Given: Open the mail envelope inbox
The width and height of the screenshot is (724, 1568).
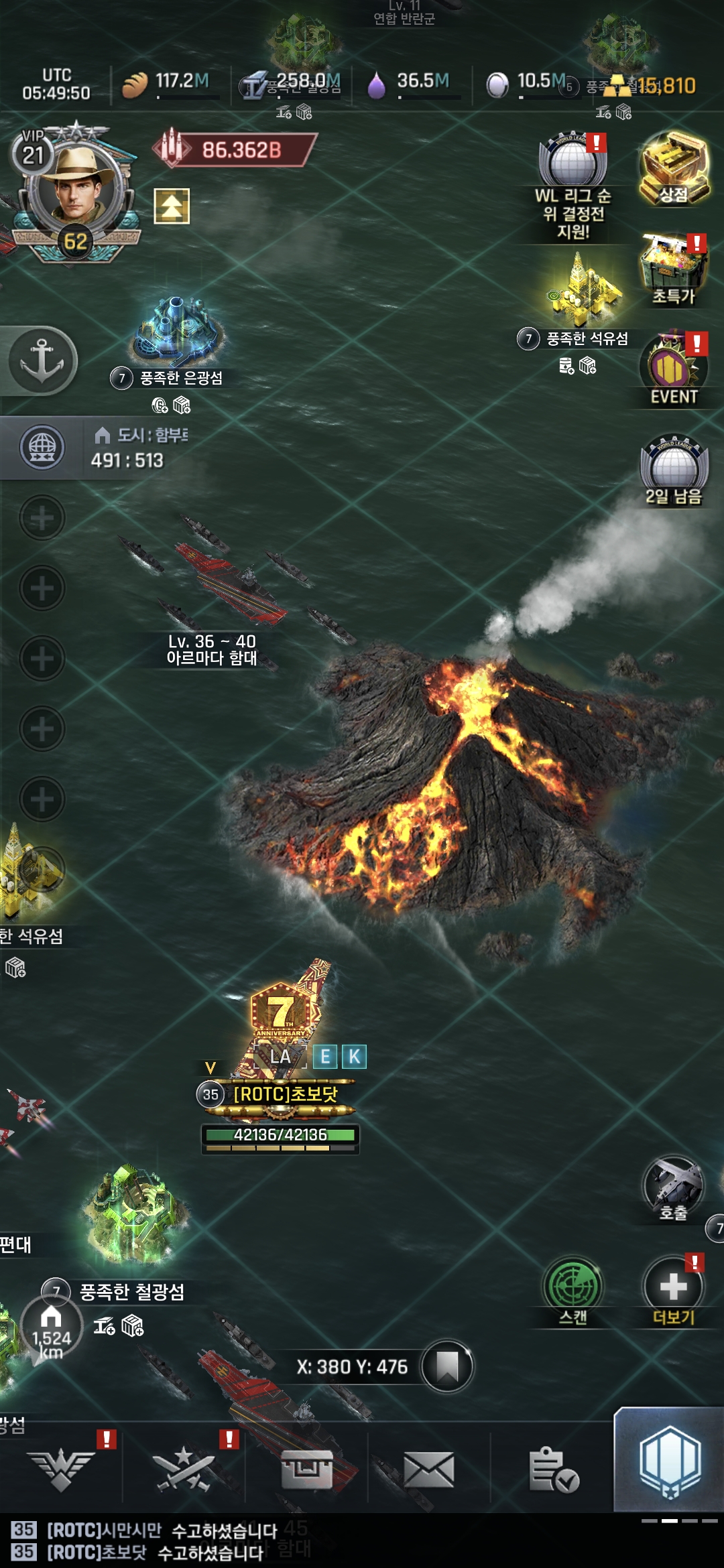Looking at the screenshot, I should point(429,1470).
